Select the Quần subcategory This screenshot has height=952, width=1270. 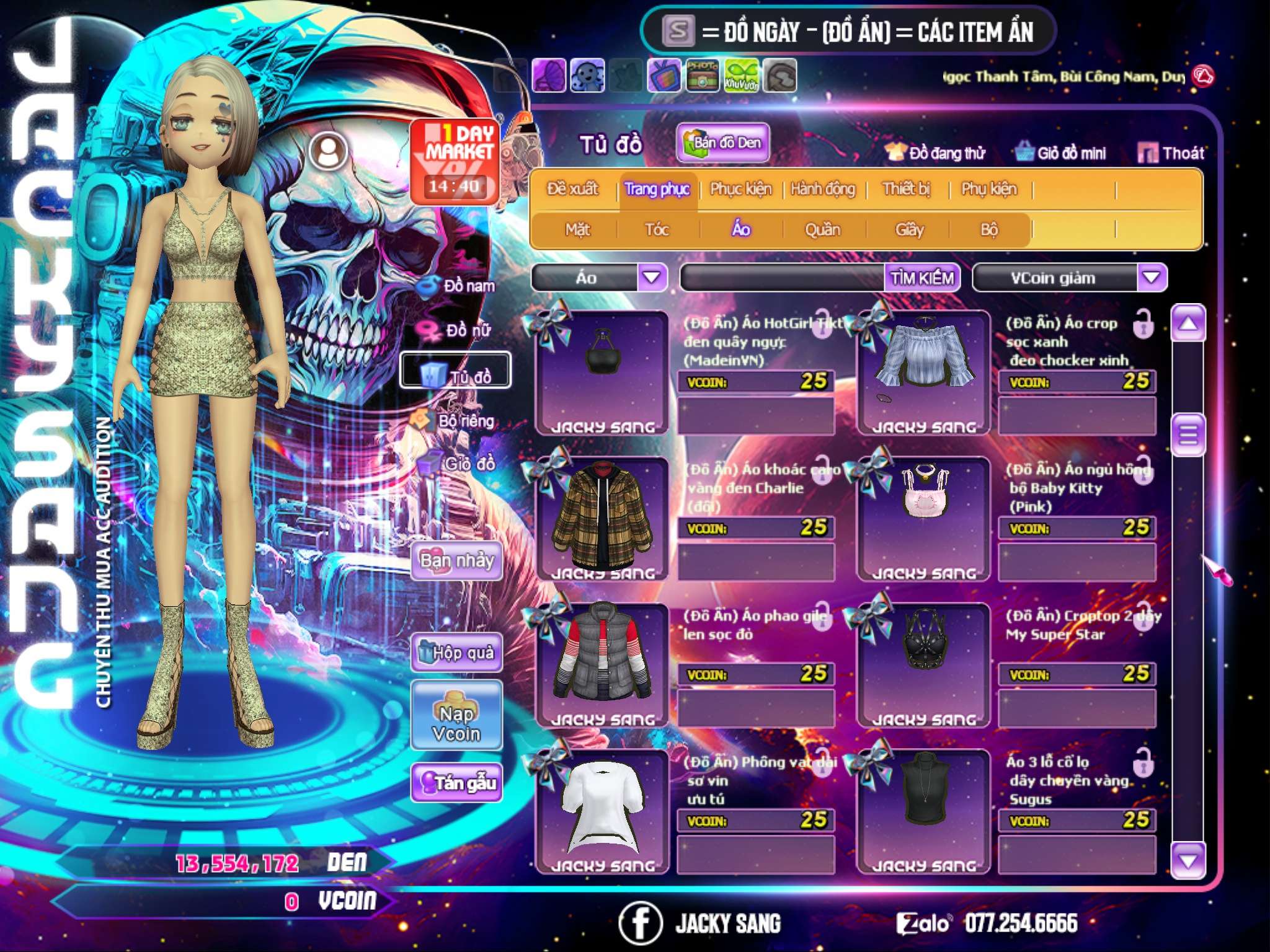coord(822,230)
